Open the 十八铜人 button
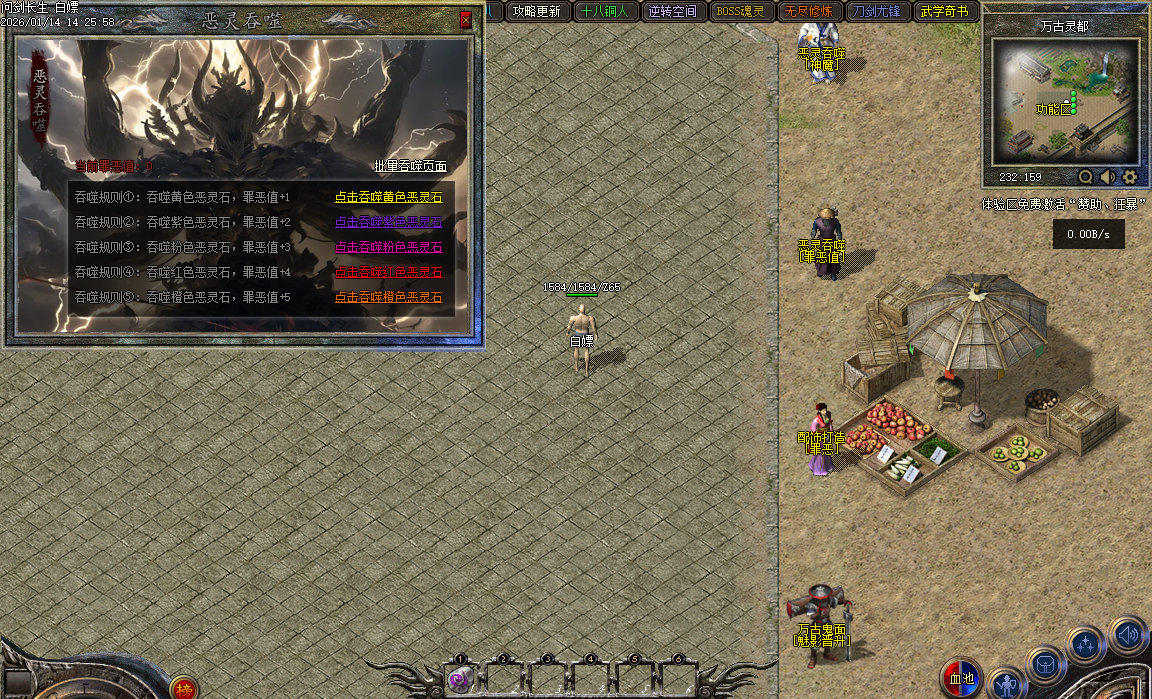The height and width of the screenshot is (699, 1152). (604, 12)
